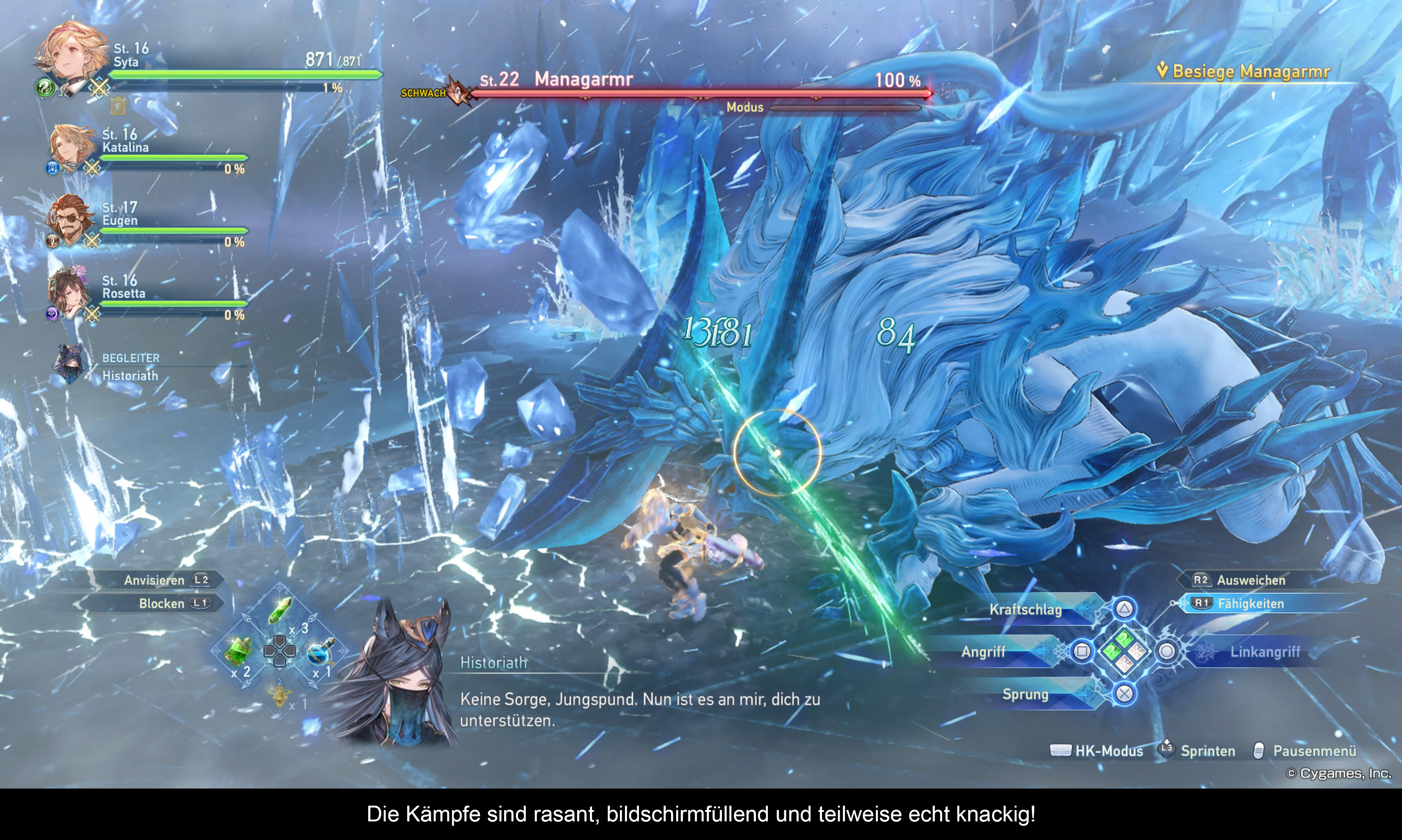Select the Ausweichen dodge label
The image size is (1402, 840).
pyautogui.click(x=1250, y=580)
